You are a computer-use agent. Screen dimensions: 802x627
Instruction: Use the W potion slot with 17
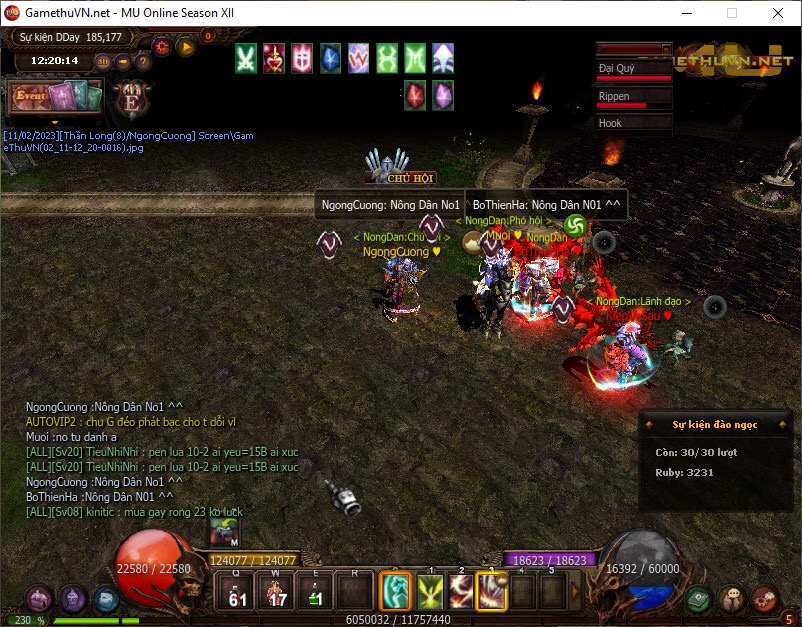tap(277, 591)
